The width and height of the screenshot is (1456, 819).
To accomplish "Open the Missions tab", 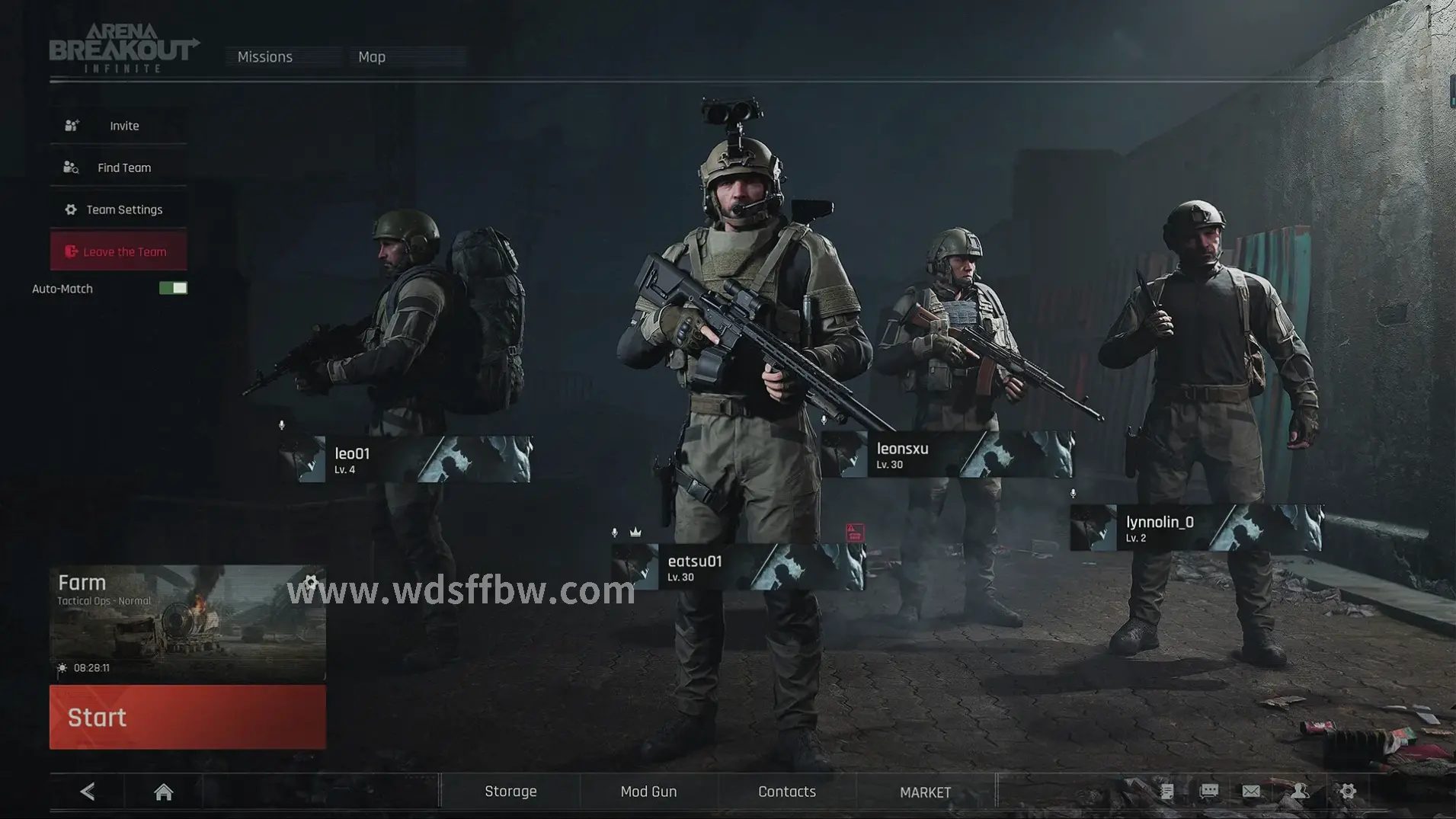I will (x=265, y=57).
